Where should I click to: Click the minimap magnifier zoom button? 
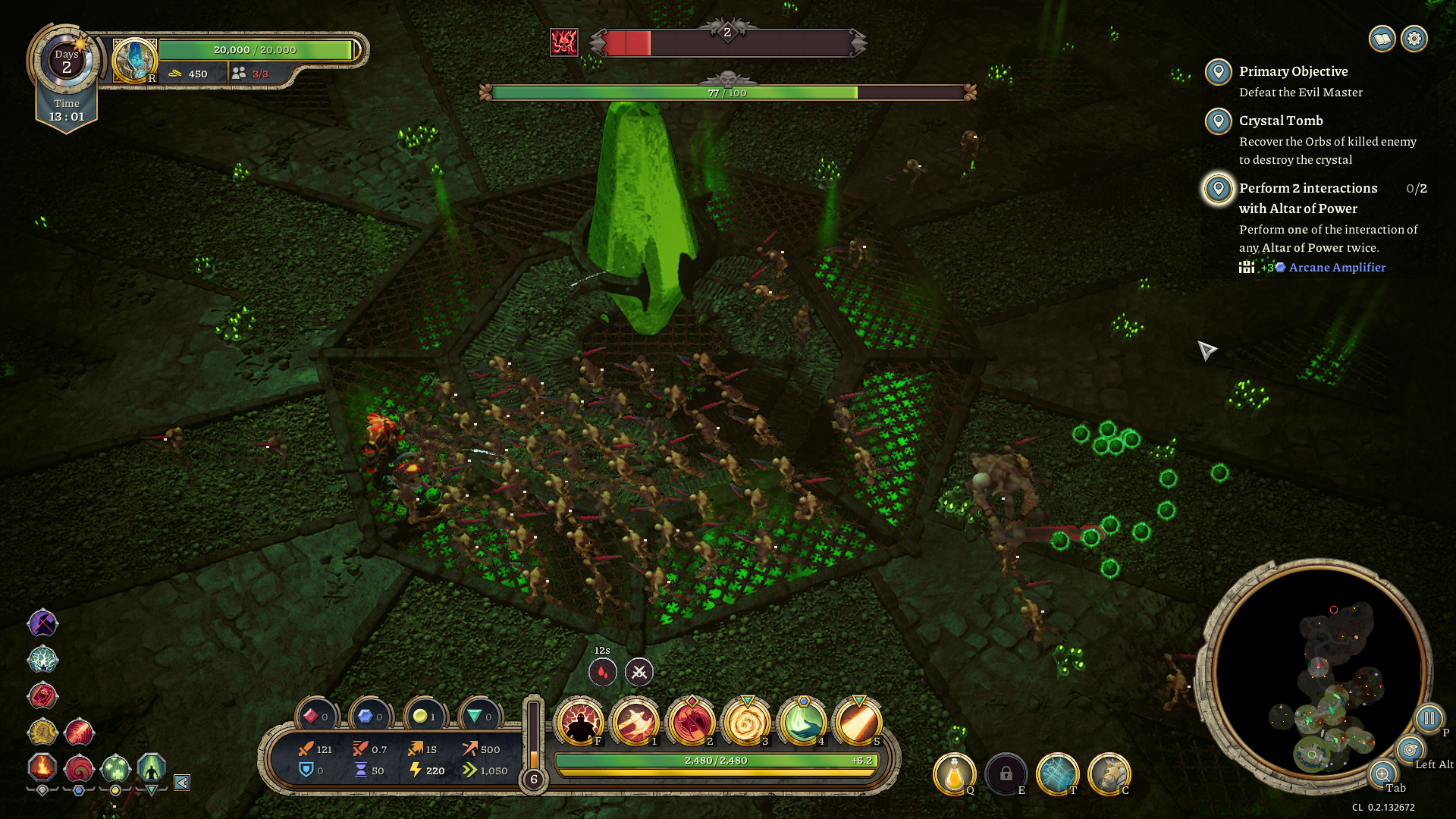(1382, 774)
